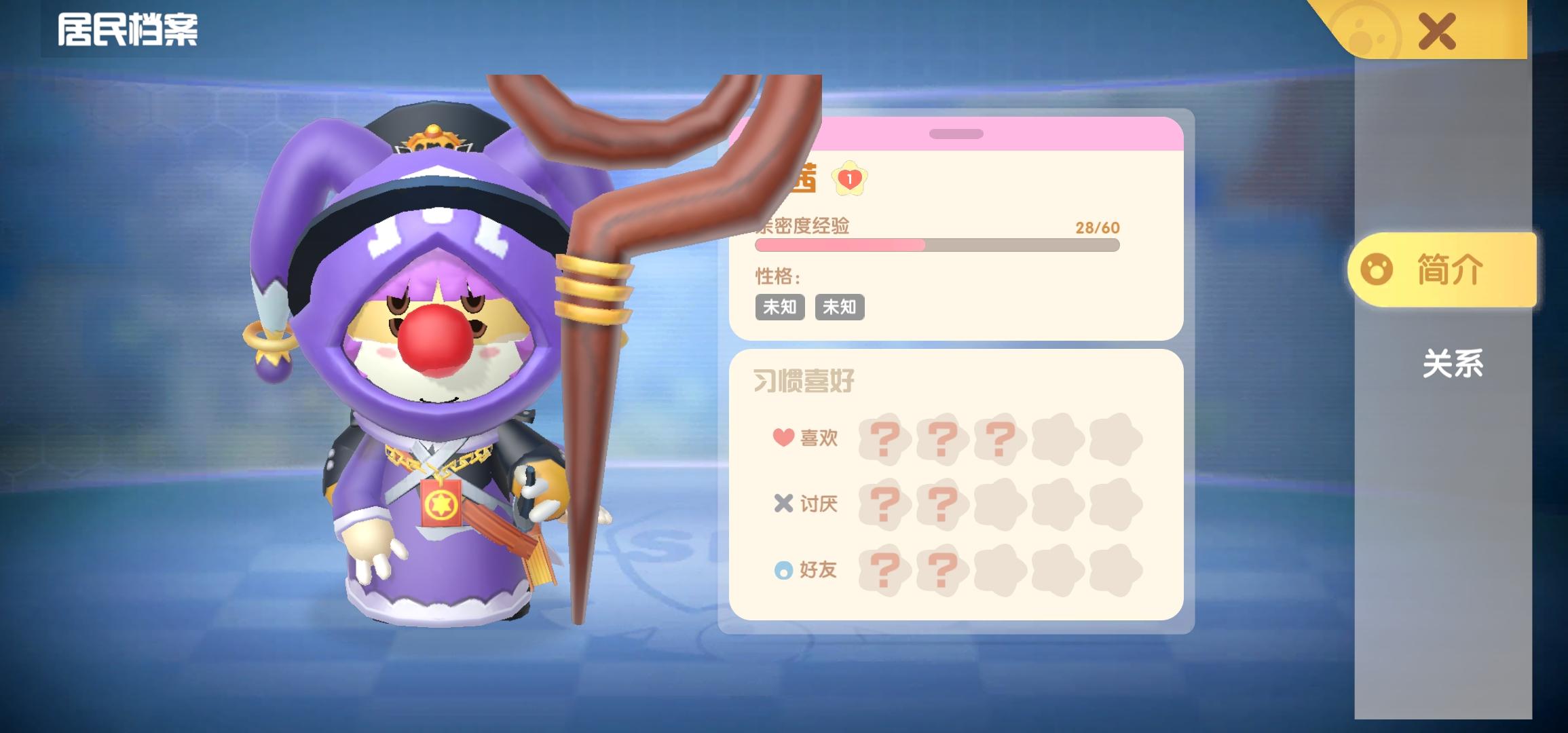Select the second 未知 personality tag
Image resolution: width=1568 pixels, height=733 pixels.
(840, 307)
